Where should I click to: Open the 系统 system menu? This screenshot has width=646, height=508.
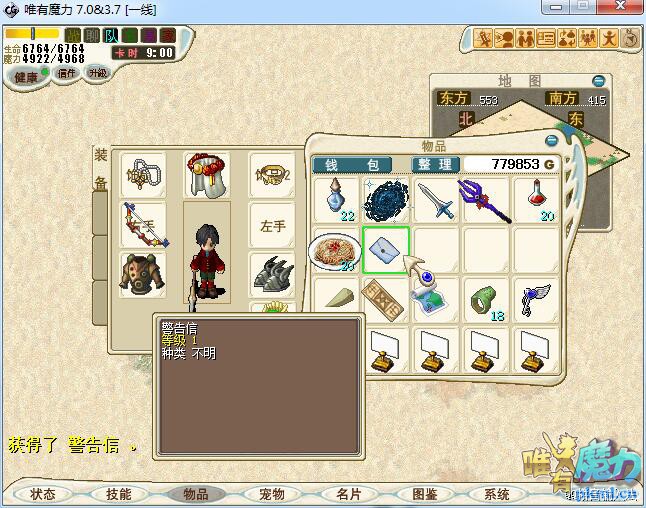click(497, 494)
